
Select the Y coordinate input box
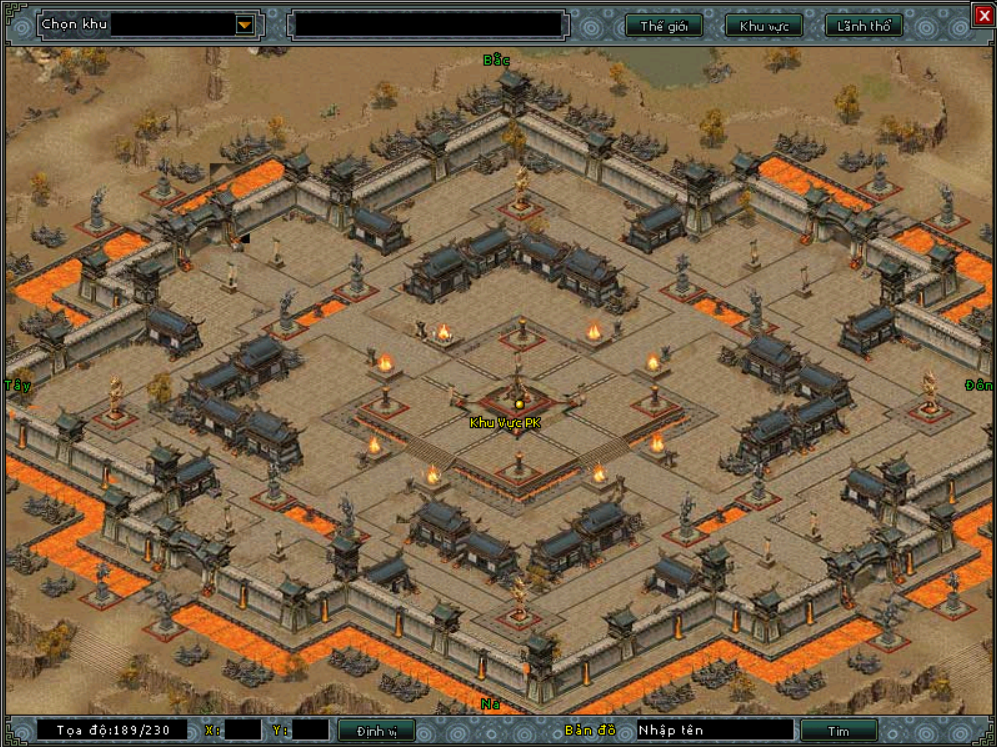point(310,730)
